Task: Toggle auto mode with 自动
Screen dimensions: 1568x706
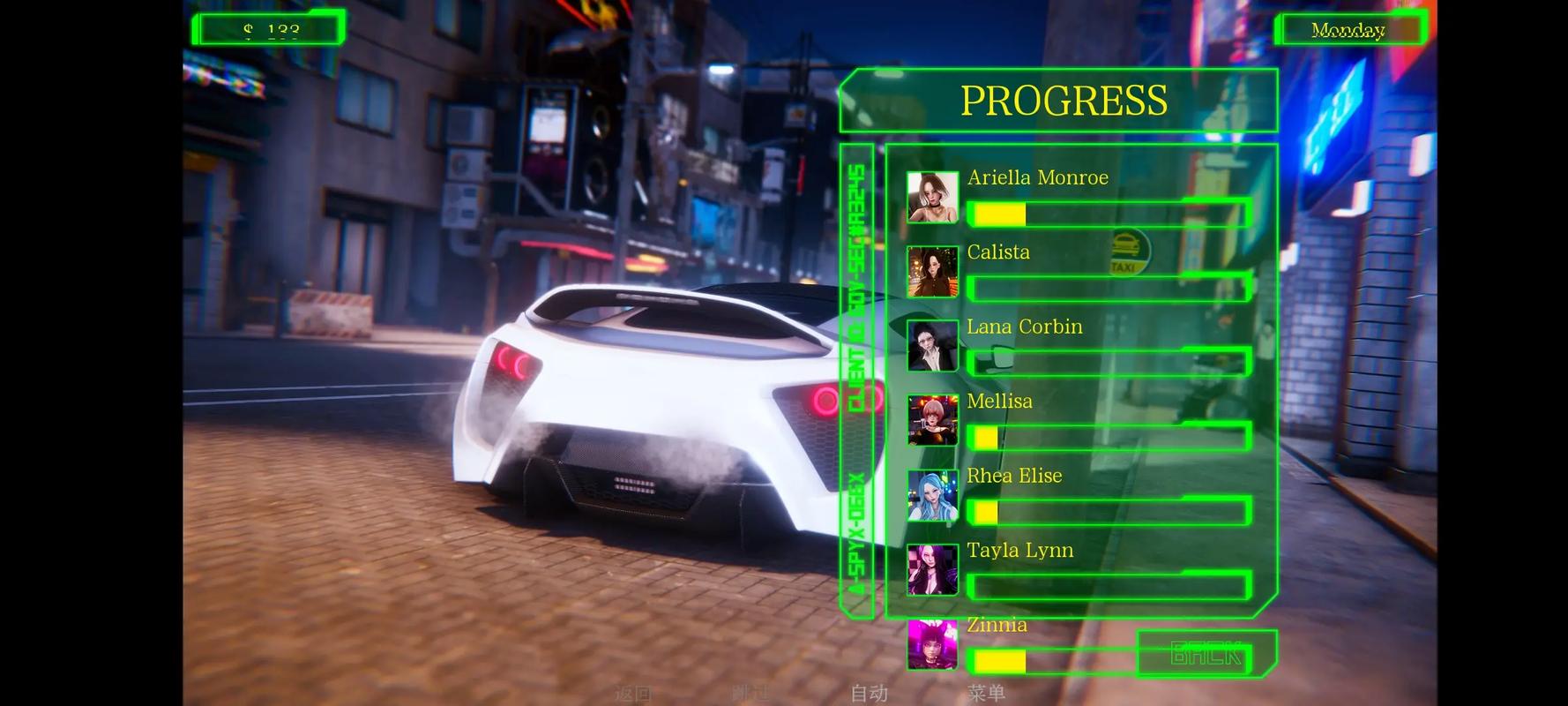Action: click(869, 694)
